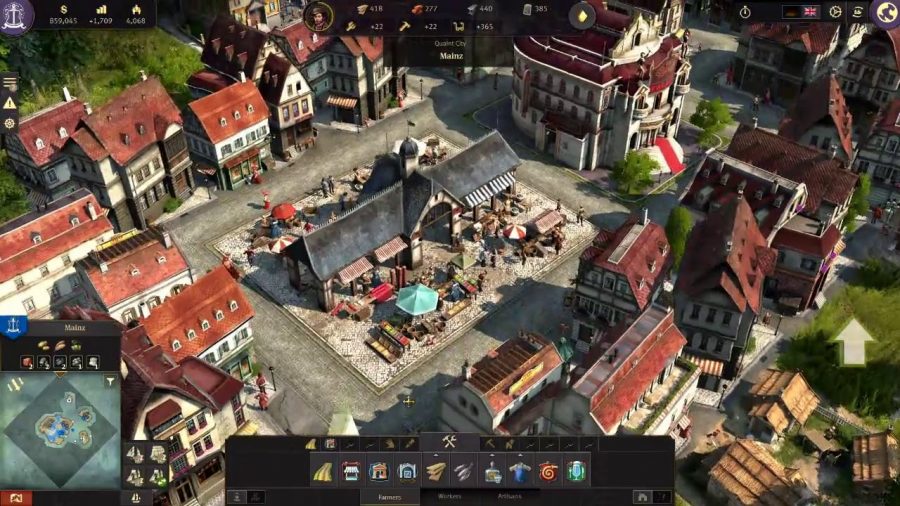The height and width of the screenshot is (506, 900).
Task: Open the Artisans building tab
Action: (x=507, y=496)
